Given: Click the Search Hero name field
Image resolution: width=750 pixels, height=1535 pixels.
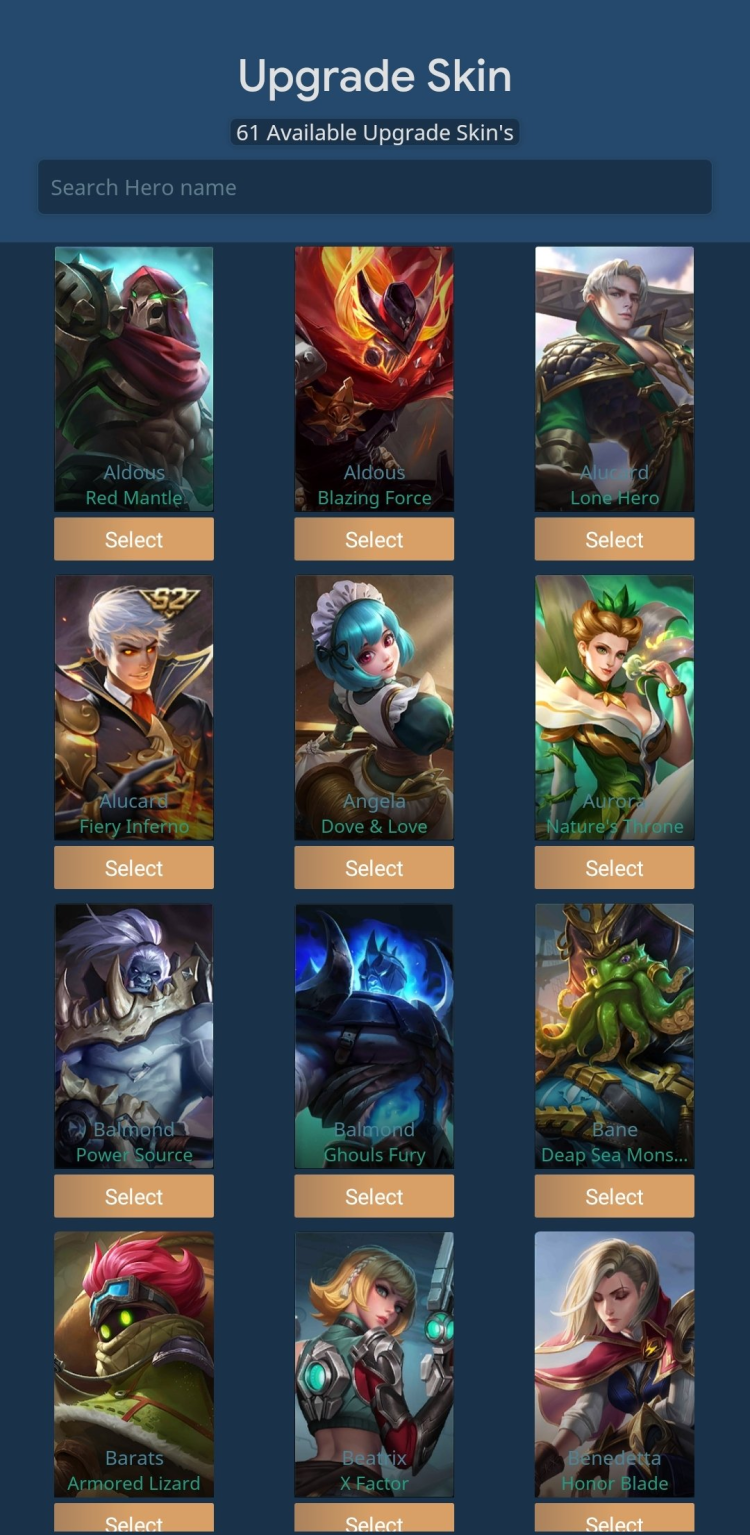Looking at the screenshot, I should 374,187.
